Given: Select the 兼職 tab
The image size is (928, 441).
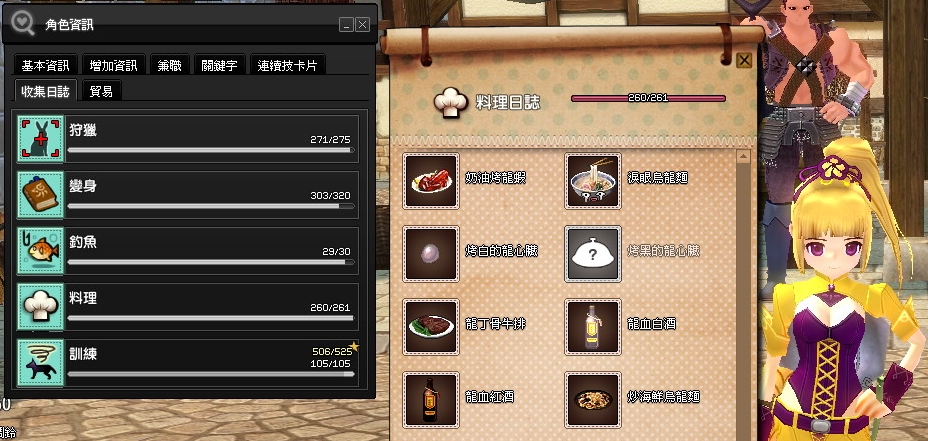Looking at the screenshot, I should pyautogui.click(x=169, y=66).
